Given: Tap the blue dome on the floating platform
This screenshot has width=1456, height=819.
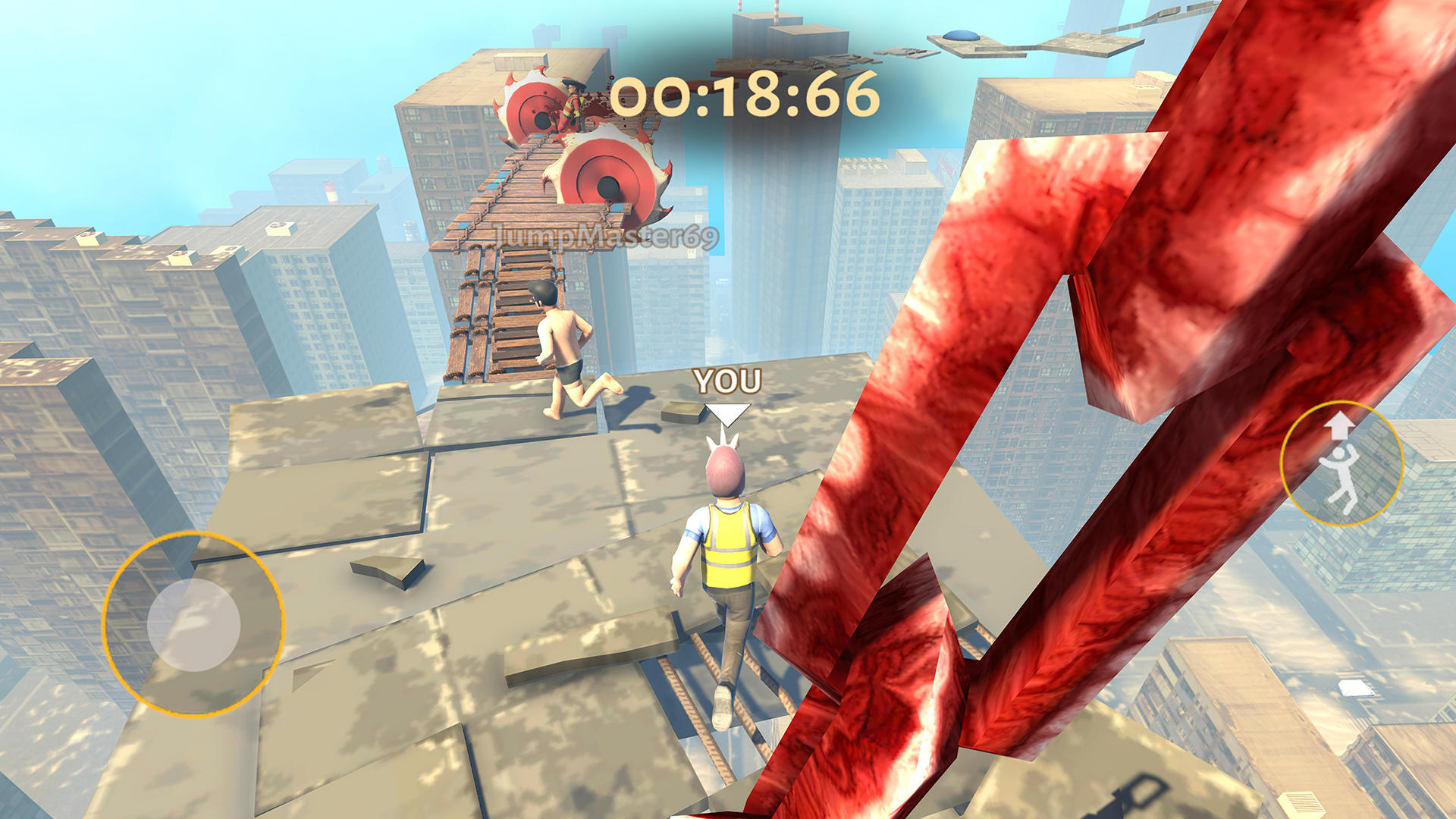Looking at the screenshot, I should (962, 33).
